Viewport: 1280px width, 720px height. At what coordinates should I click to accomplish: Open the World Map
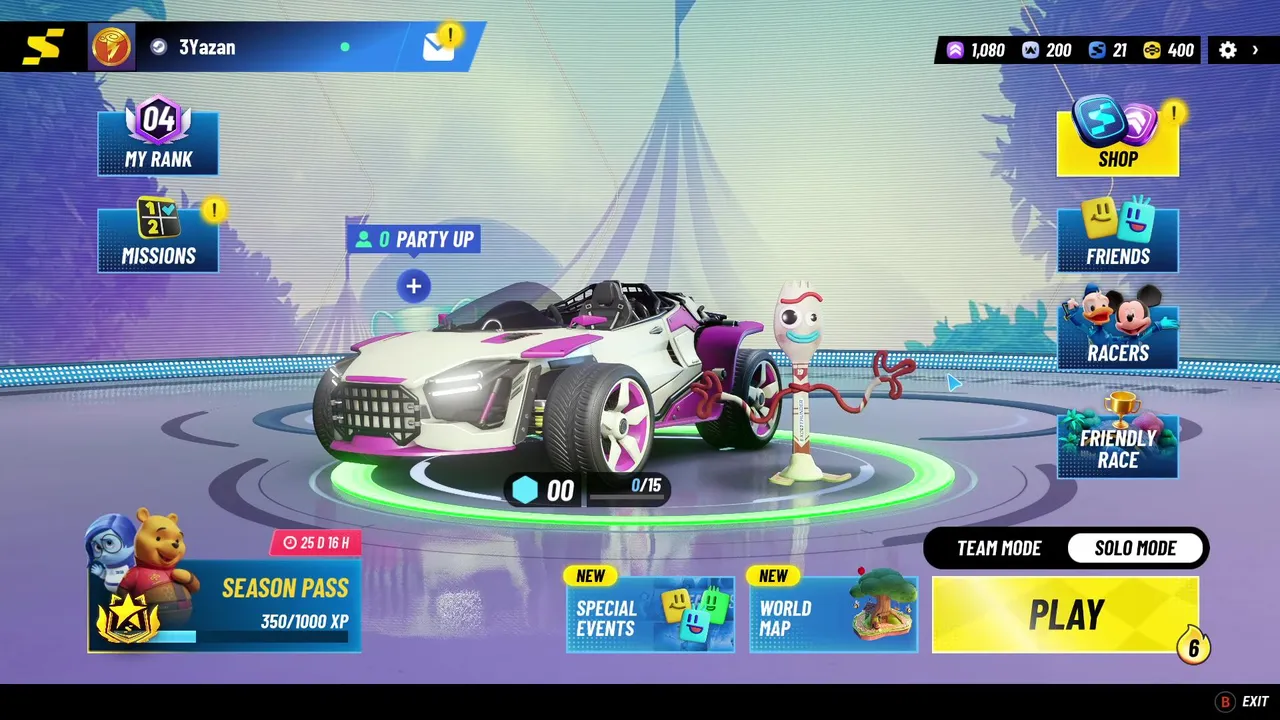point(833,615)
